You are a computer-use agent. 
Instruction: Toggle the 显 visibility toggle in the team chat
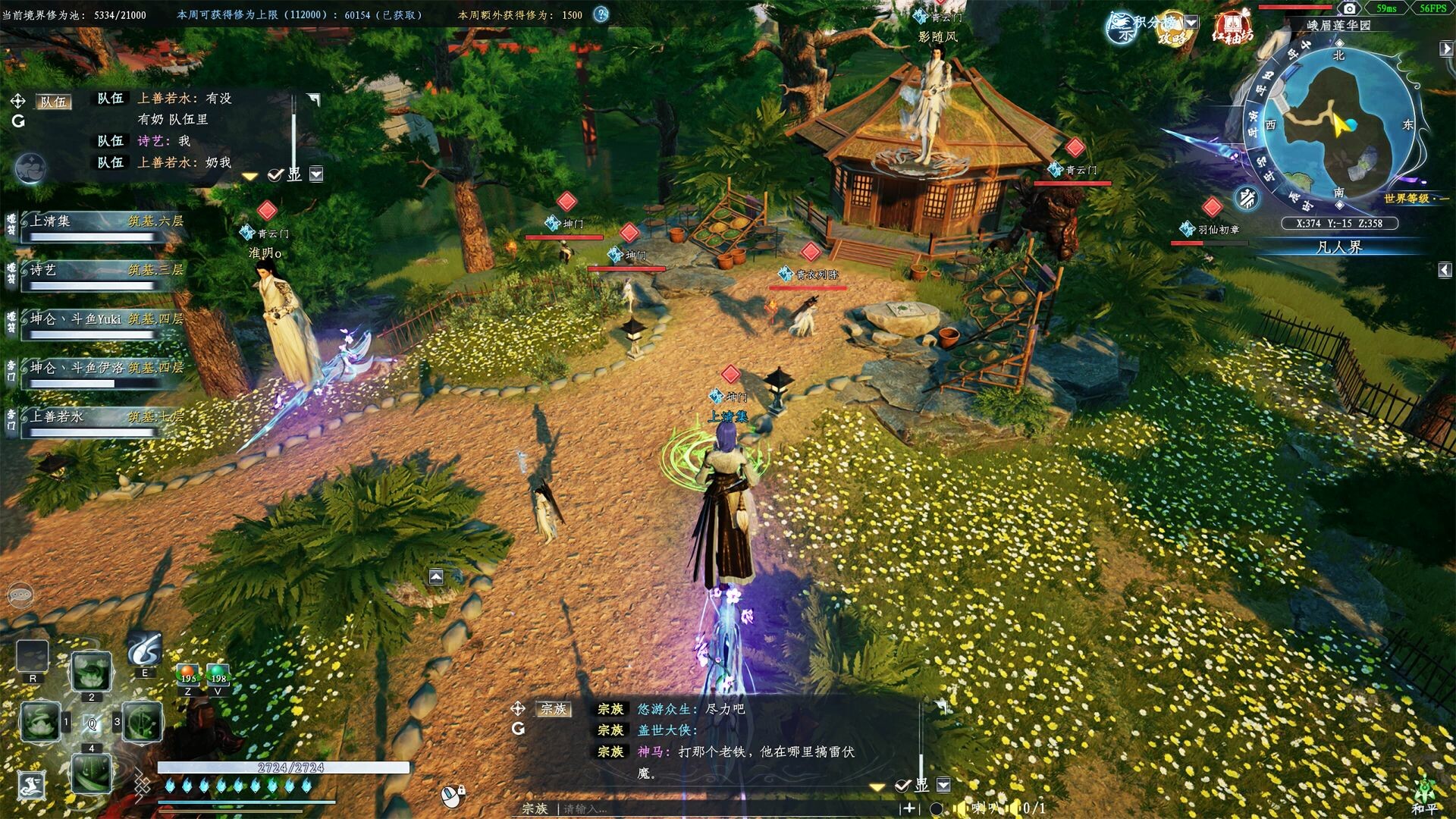click(292, 174)
